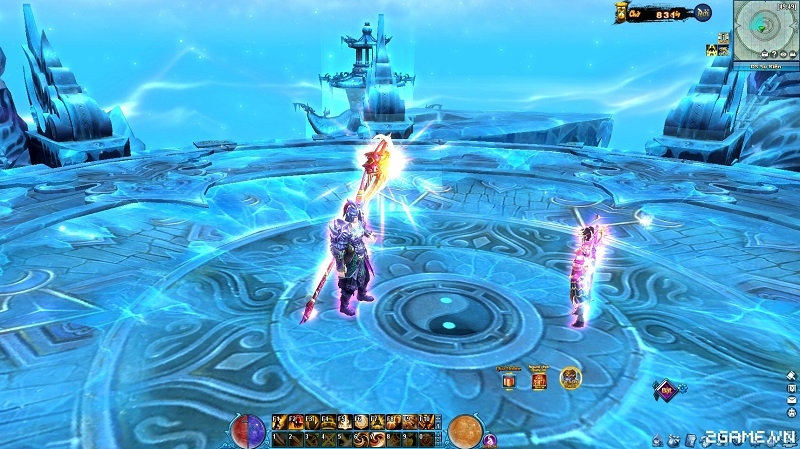Screen dimensions: 800x449
Task: Open the red lantern event icon
Action: click(539, 380)
